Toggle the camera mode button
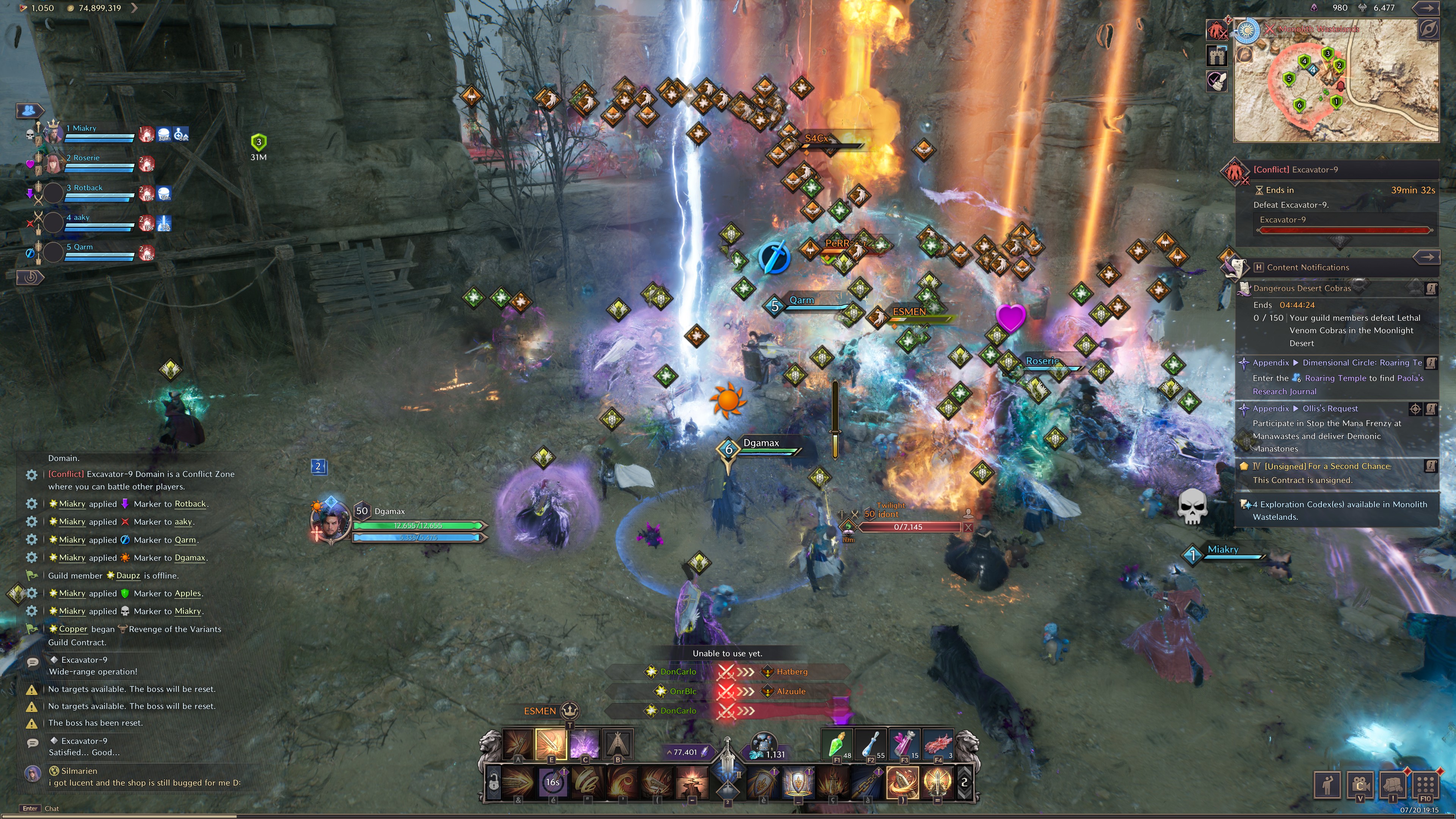 click(1360, 784)
